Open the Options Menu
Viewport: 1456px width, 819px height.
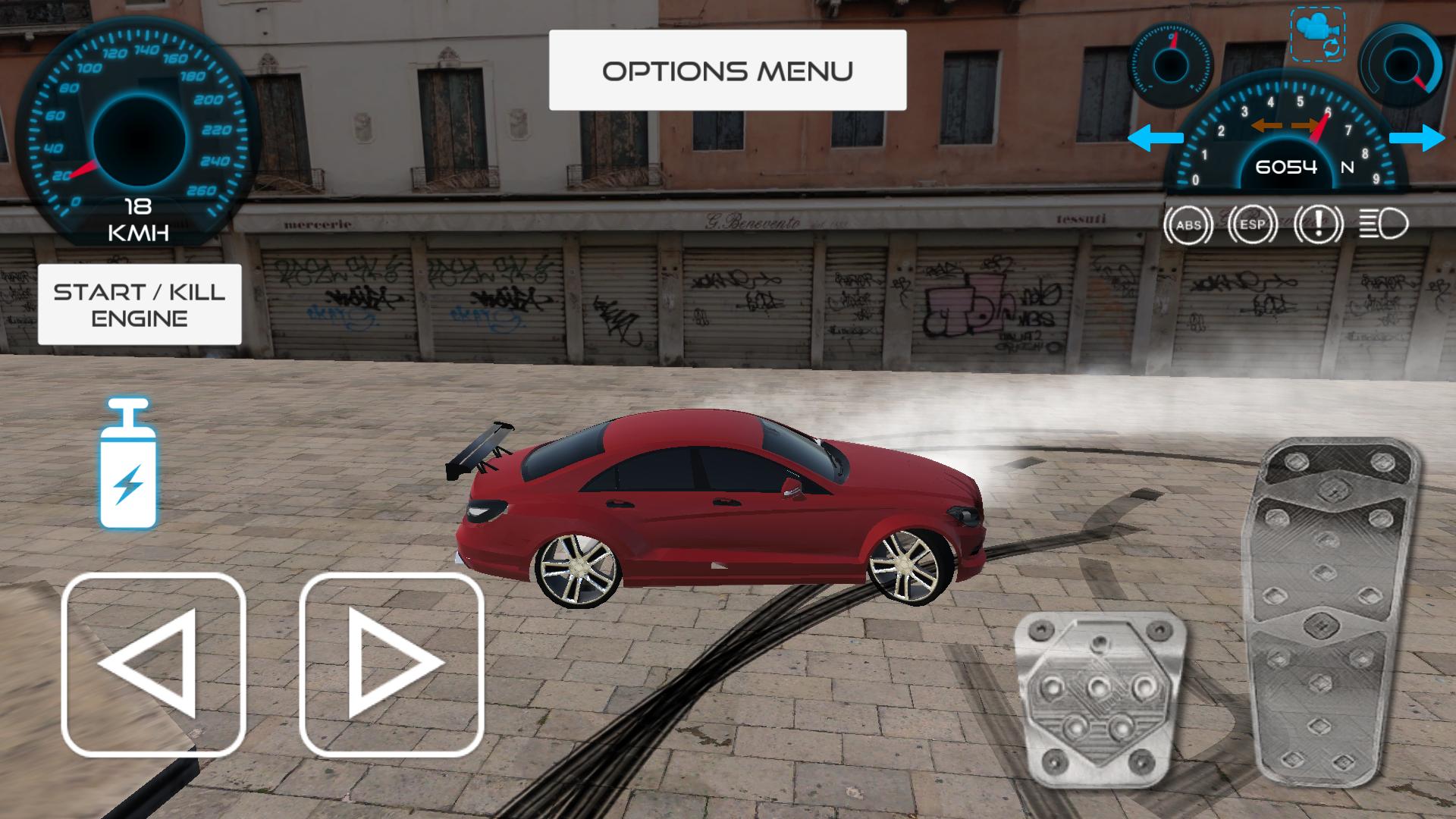tap(726, 71)
